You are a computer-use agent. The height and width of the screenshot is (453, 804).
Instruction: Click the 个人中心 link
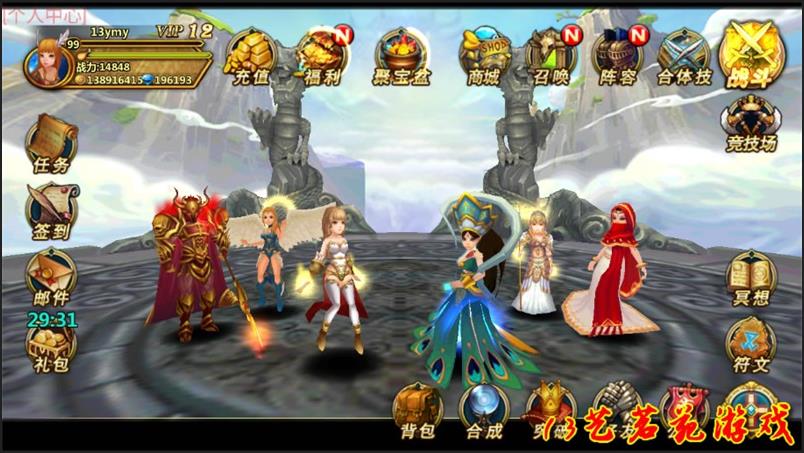tap(43, 15)
